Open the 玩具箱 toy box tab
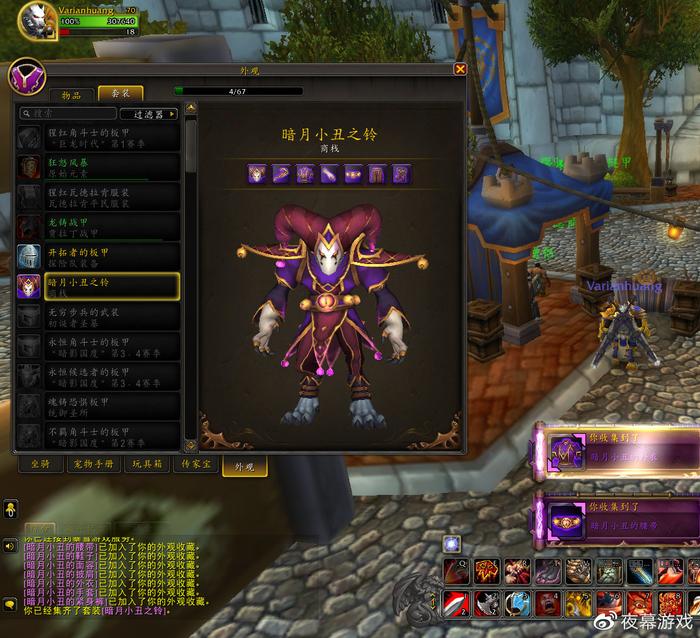 (146, 464)
